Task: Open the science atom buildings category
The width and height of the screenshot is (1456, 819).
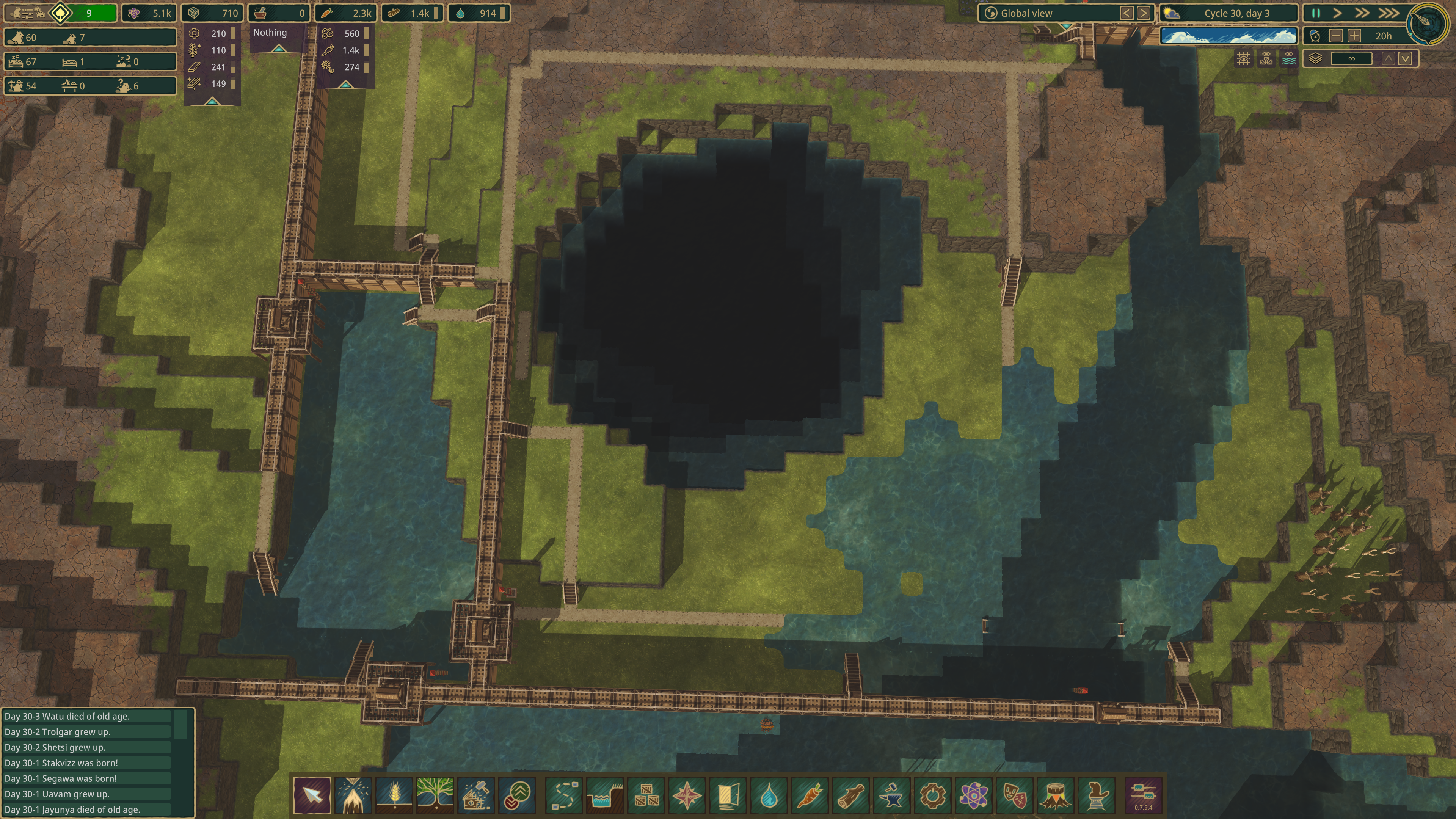Action: (973, 795)
